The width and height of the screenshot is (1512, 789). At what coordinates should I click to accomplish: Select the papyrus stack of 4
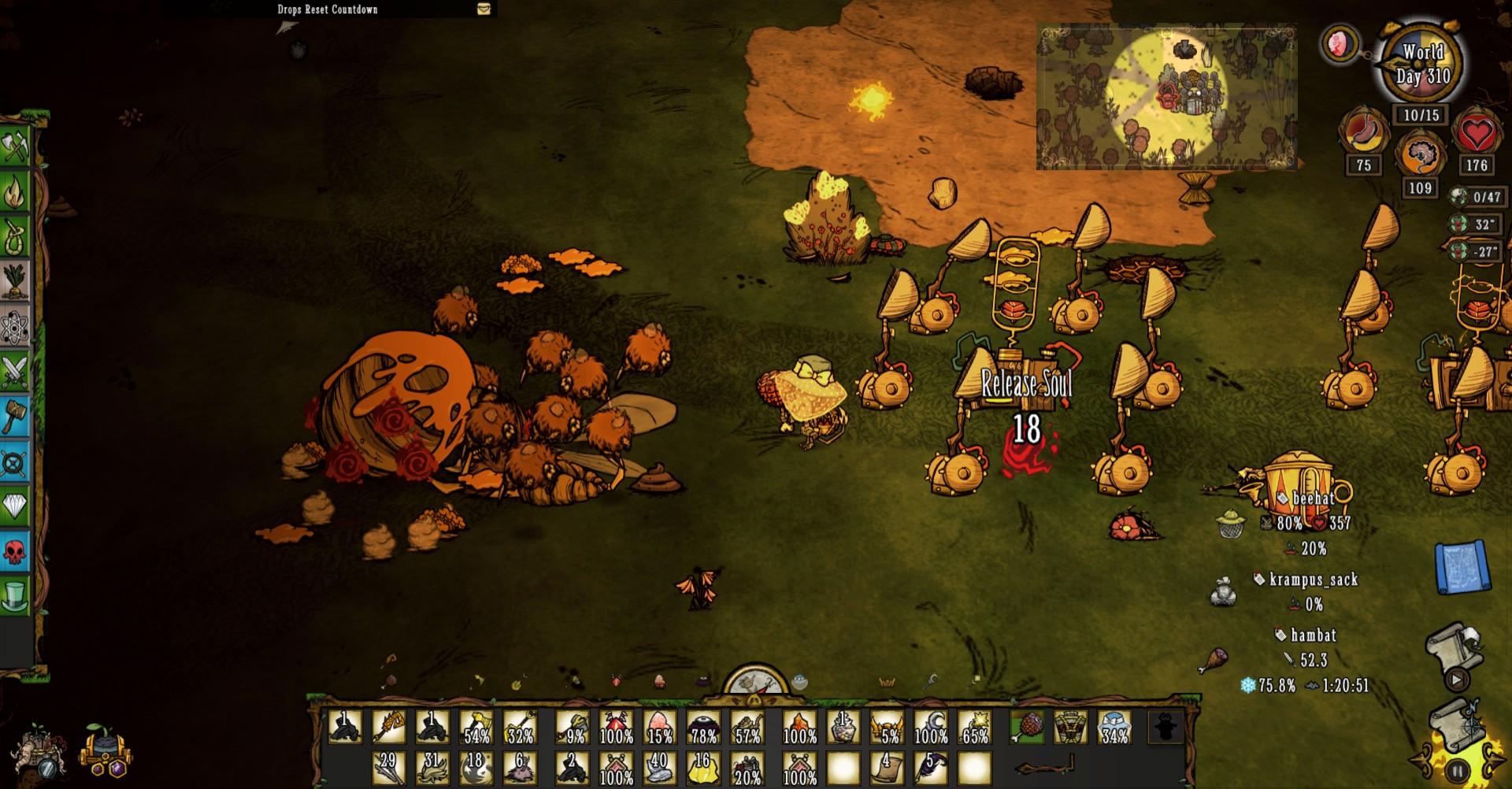pyautogui.click(x=888, y=766)
